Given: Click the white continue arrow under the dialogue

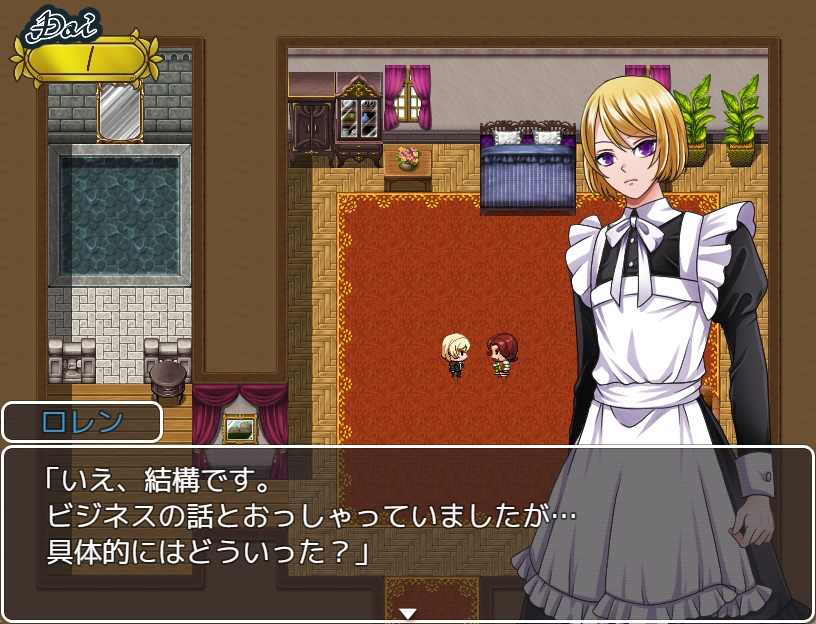Looking at the screenshot, I should [407, 613].
